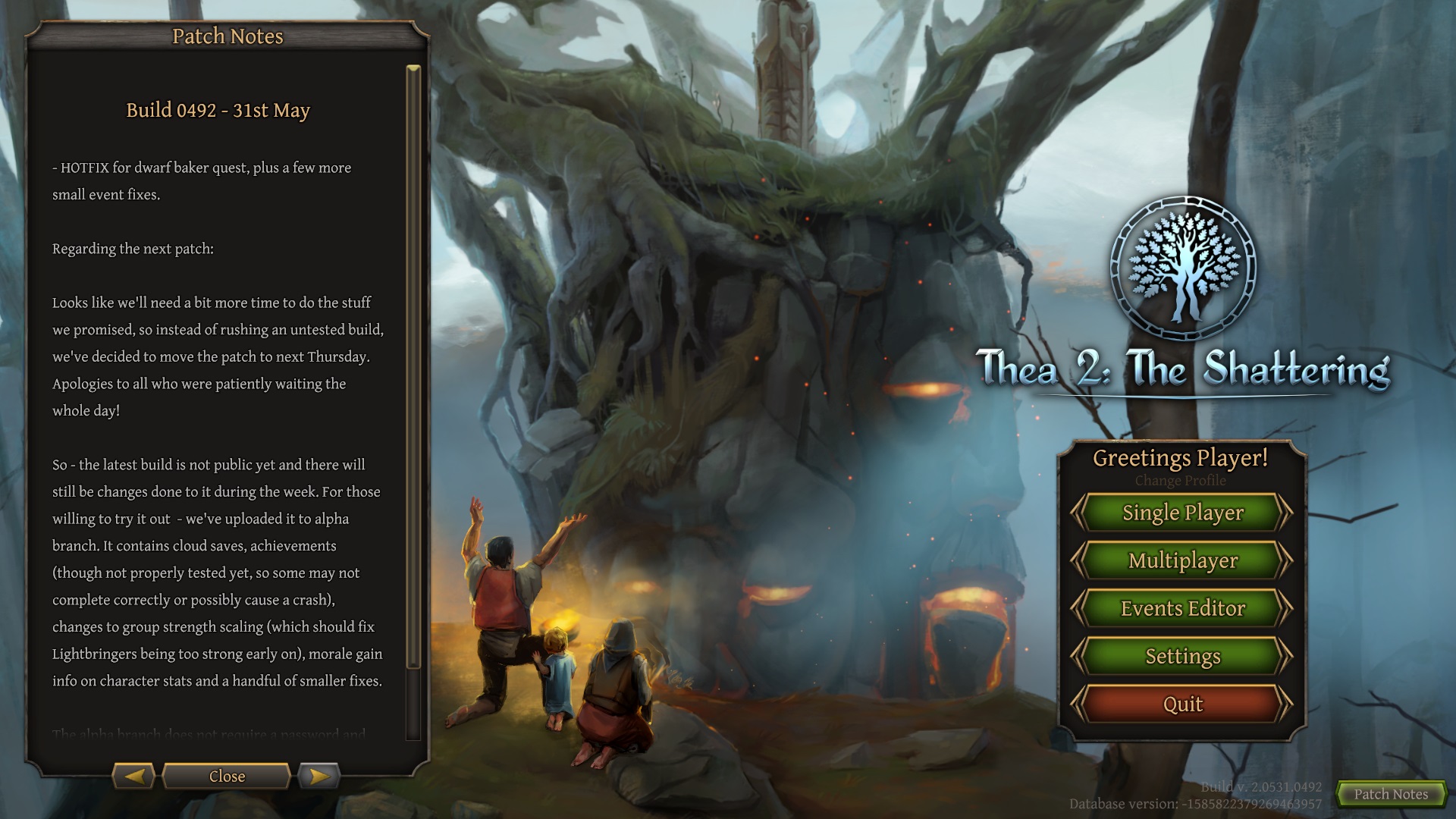Close the Patch Notes panel

click(227, 776)
